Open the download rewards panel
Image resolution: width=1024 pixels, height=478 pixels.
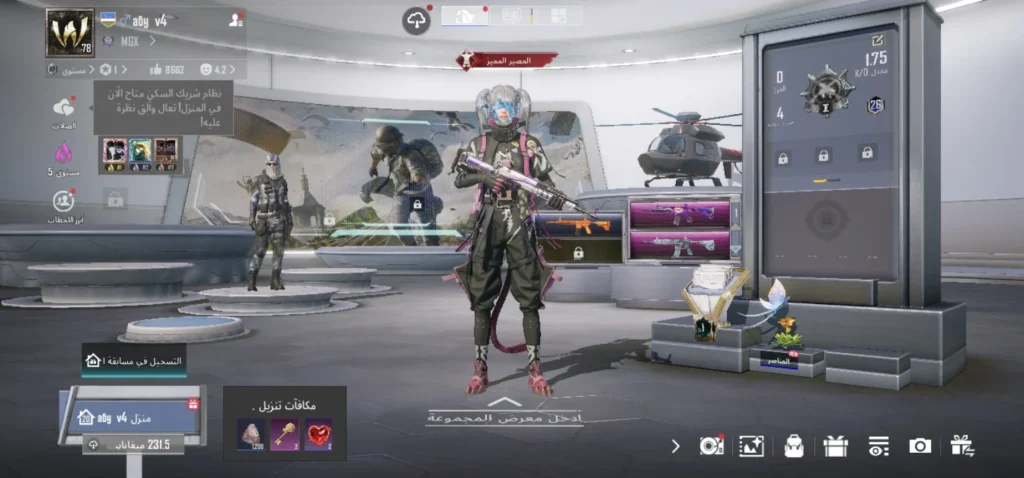285,424
